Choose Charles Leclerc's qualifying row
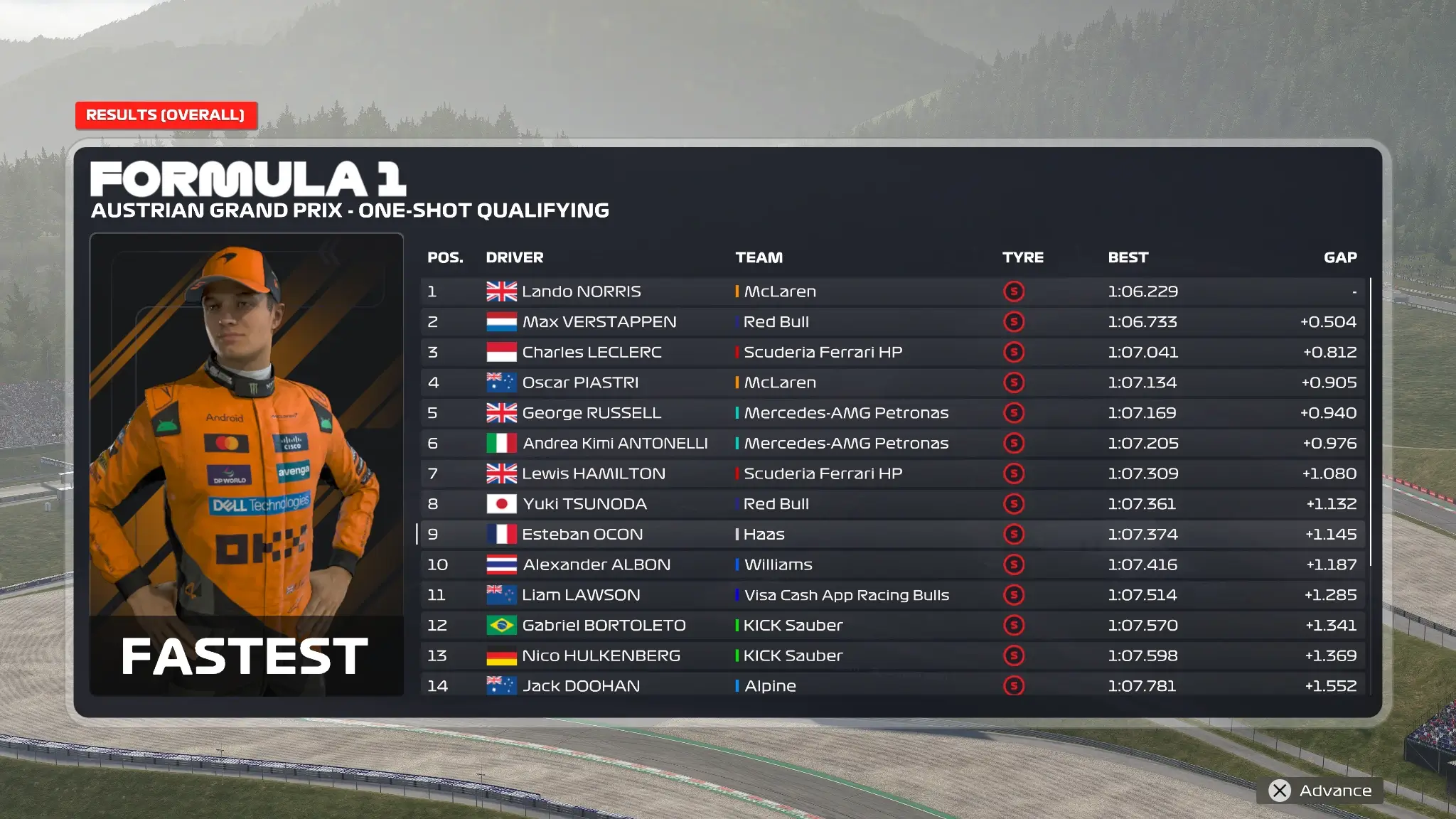1456x819 pixels. coord(892,353)
